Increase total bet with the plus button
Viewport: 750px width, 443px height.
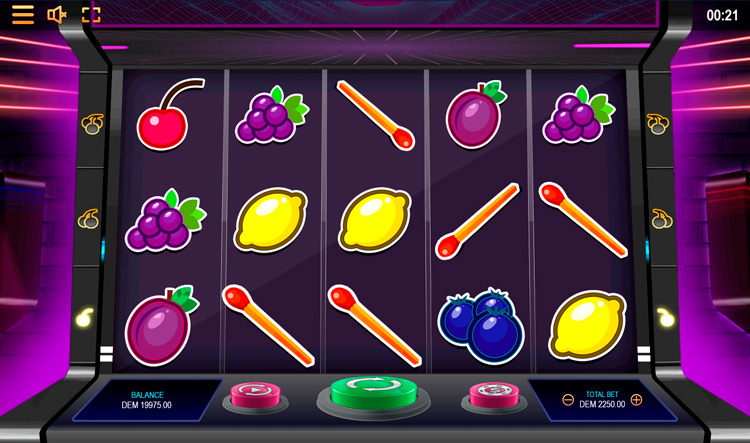pos(636,400)
